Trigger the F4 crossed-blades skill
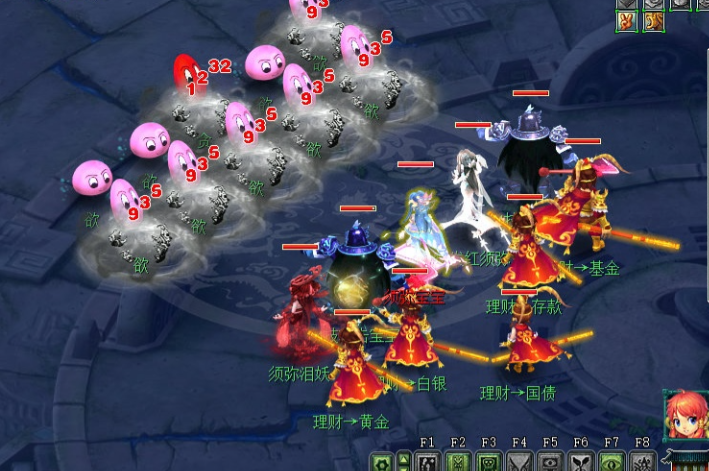This screenshot has width=709, height=471. tap(520, 462)
